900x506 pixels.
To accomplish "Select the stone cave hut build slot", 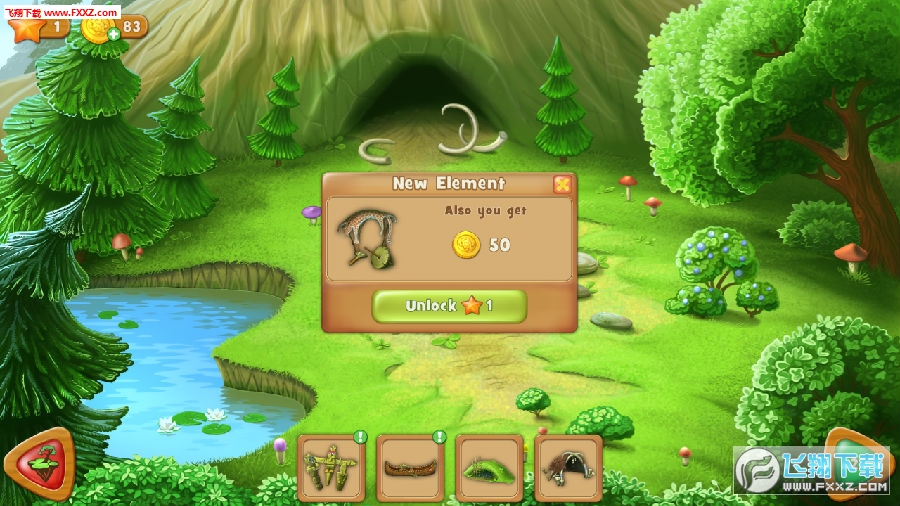I will [x=568, y=467].
